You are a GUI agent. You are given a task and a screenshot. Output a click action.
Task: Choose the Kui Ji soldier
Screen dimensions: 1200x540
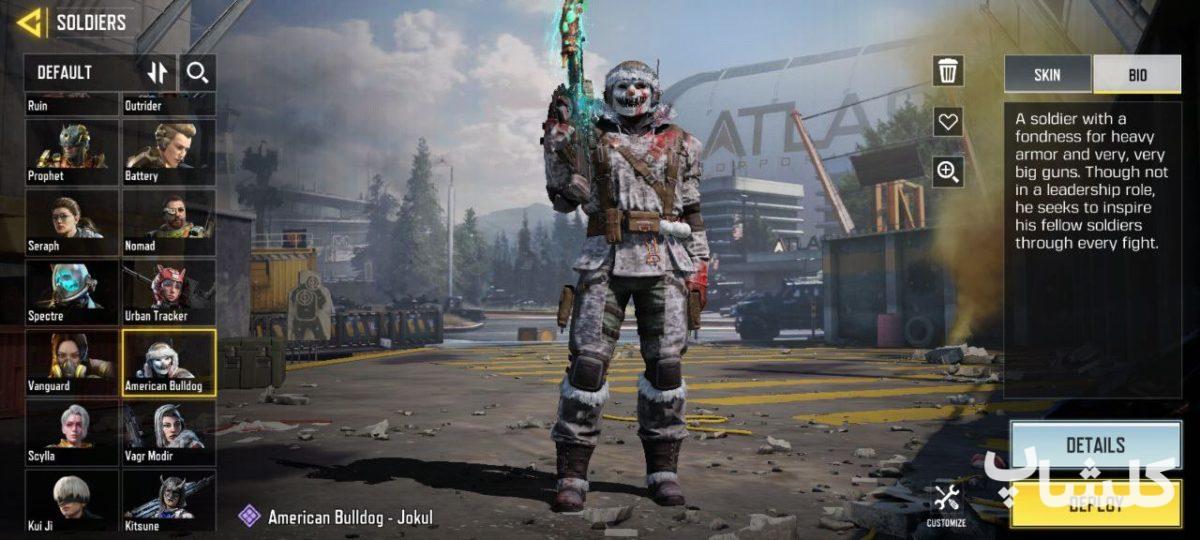(71, 500)
